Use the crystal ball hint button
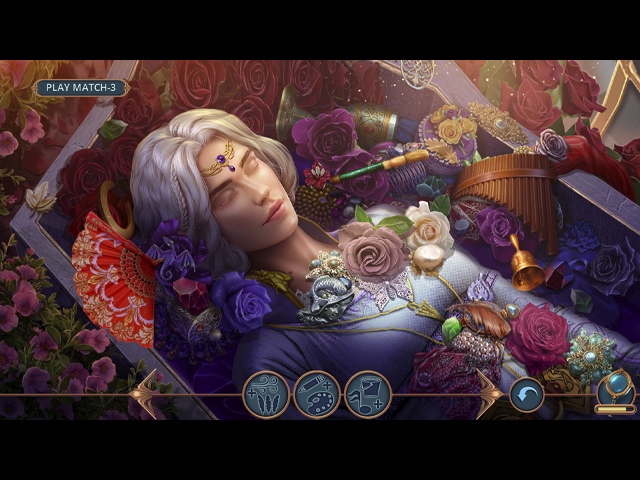Screen dimensions: 640x480 [614, 388]
